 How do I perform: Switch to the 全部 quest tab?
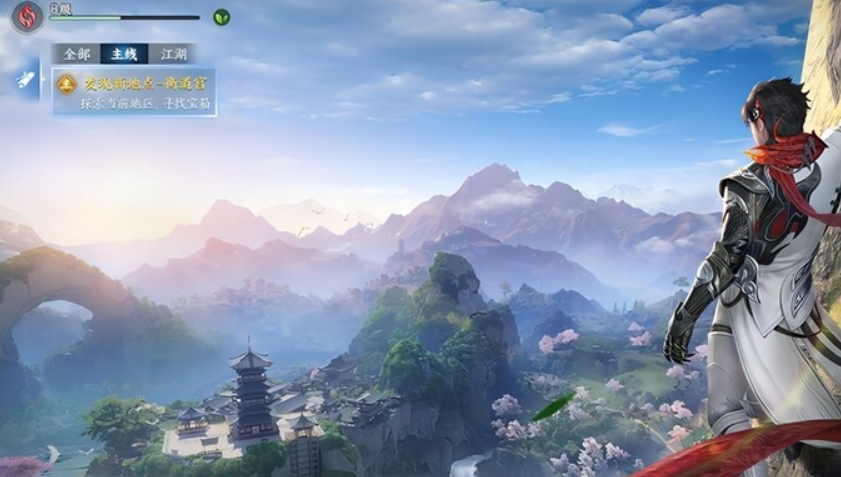(x=76, y=54)
